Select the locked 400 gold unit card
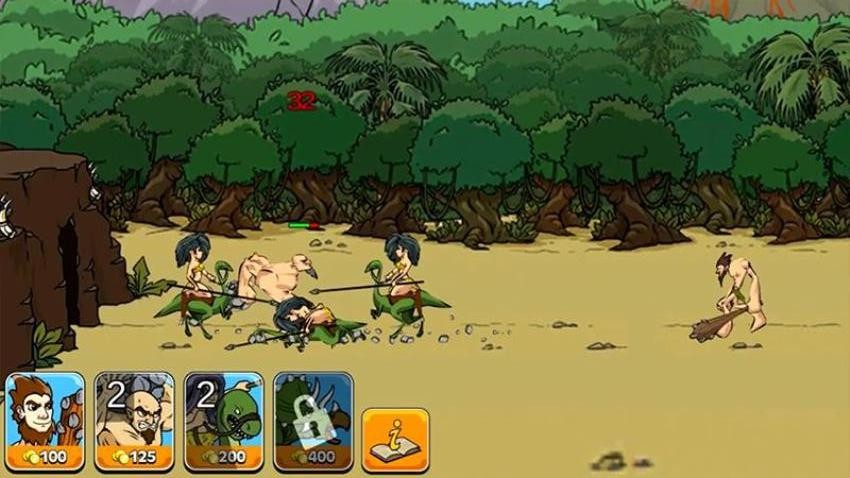Screen dimensions: 850x478 [x=313, y=421]
